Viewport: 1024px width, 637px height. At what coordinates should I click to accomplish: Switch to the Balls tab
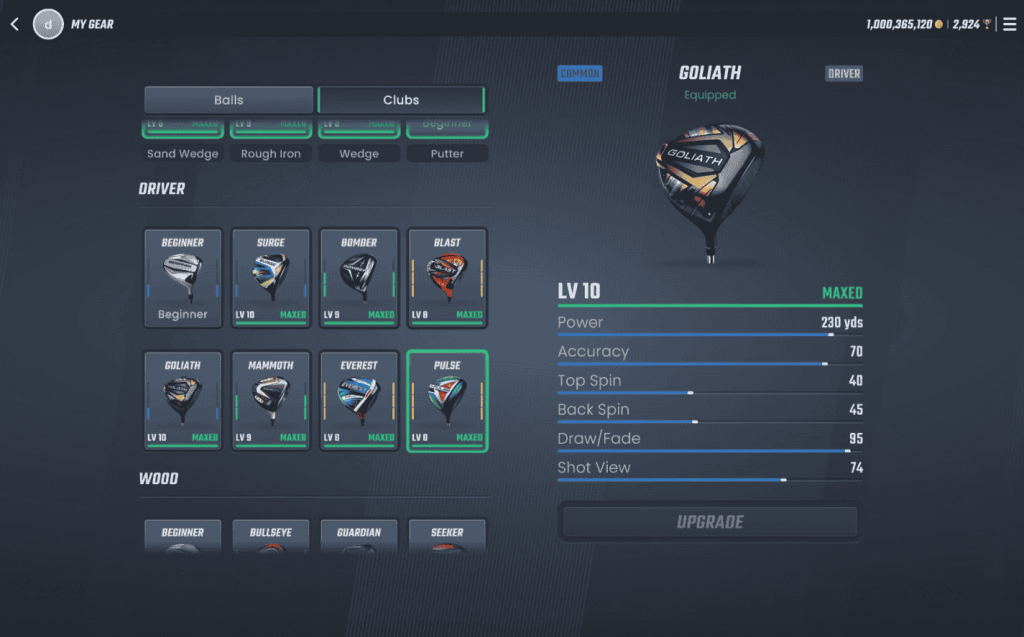229,100
